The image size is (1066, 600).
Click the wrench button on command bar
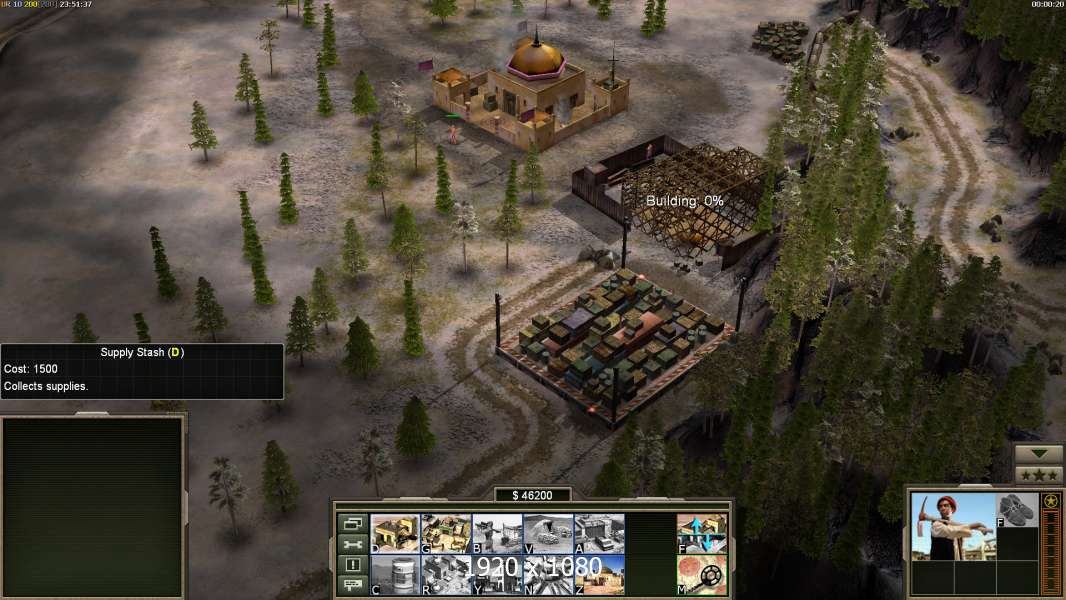point(352,544)
